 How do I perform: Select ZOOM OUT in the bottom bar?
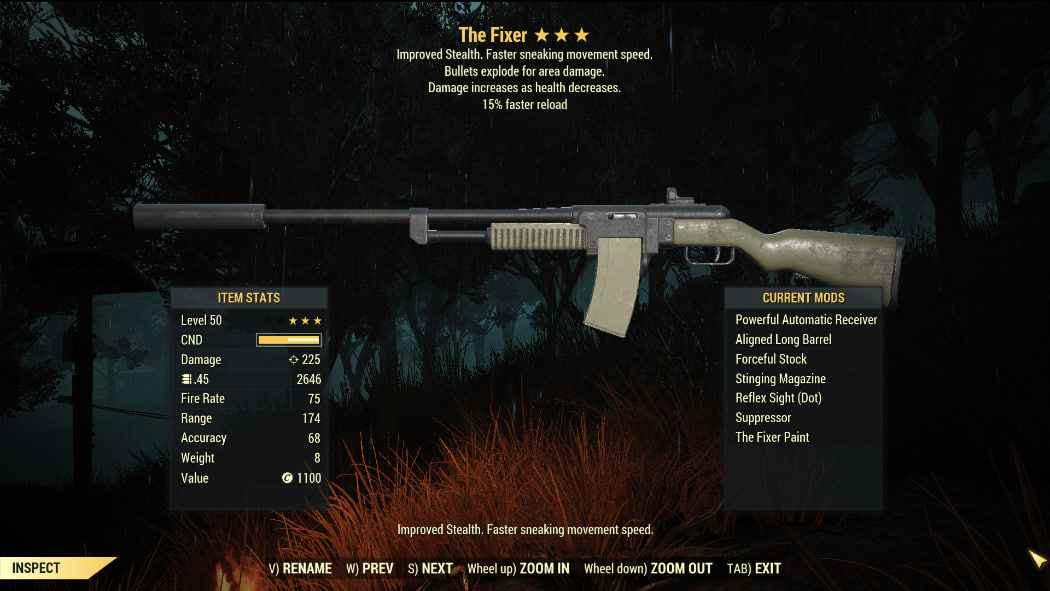pos(648,568)
